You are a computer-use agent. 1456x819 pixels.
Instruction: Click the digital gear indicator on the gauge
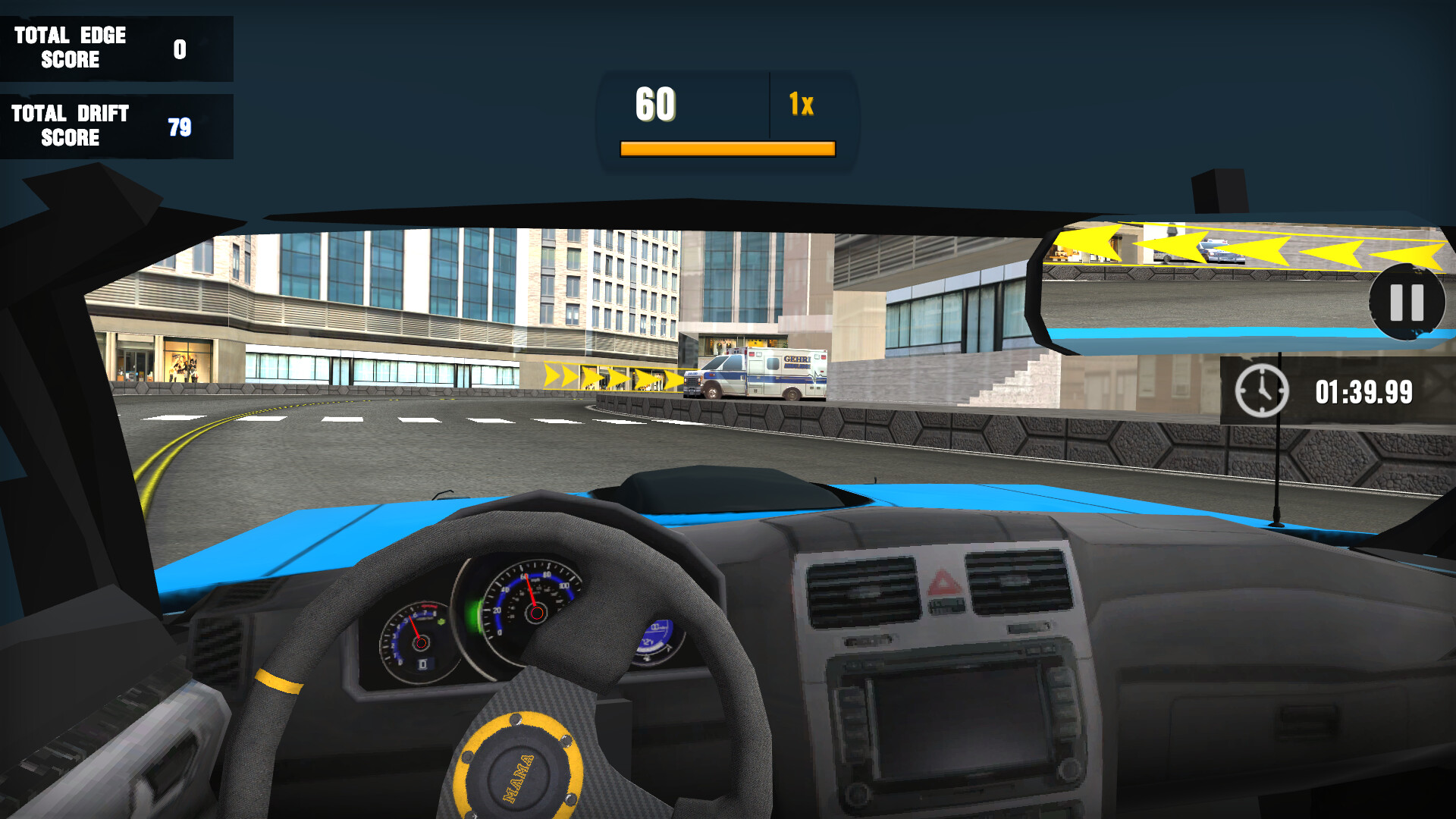tap(422, 664)
